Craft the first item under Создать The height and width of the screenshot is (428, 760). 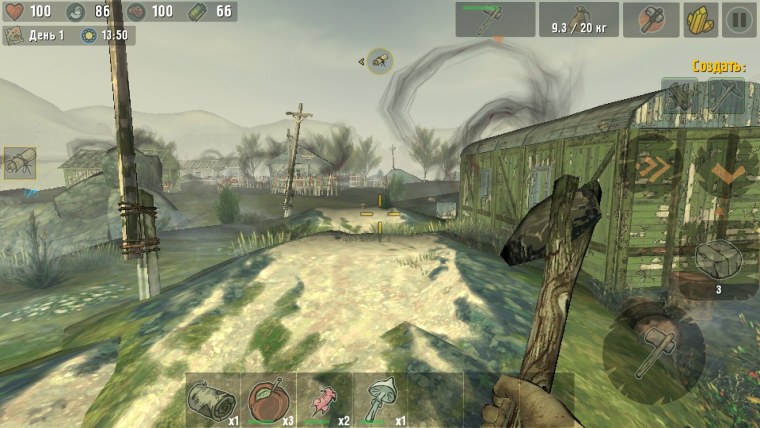(683, 95)
